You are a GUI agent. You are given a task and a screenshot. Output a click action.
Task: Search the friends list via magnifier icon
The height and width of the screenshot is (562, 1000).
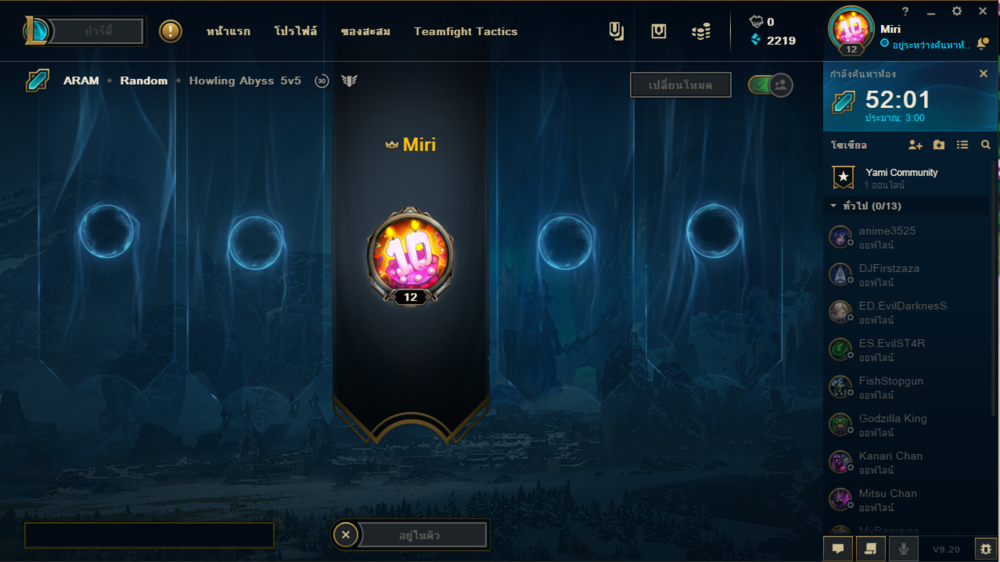(x=986, y=145)
